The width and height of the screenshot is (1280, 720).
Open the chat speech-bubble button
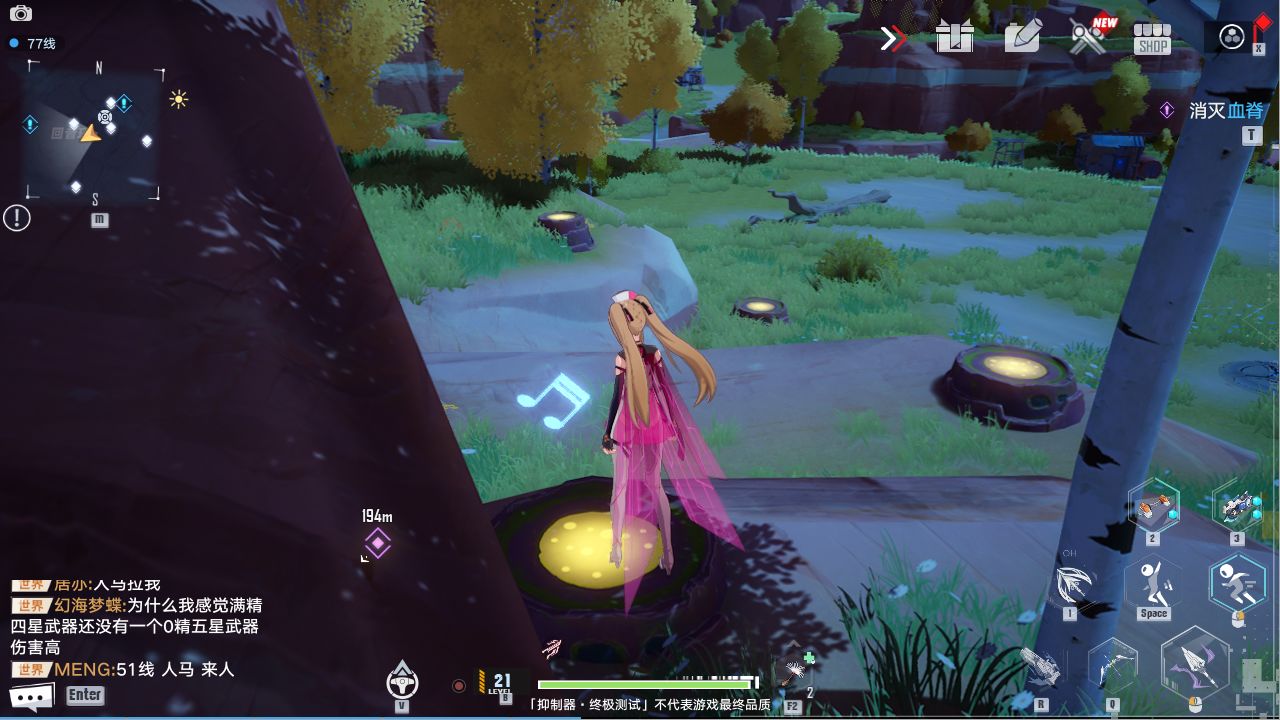pyautogui.click(x=31, y=696)
